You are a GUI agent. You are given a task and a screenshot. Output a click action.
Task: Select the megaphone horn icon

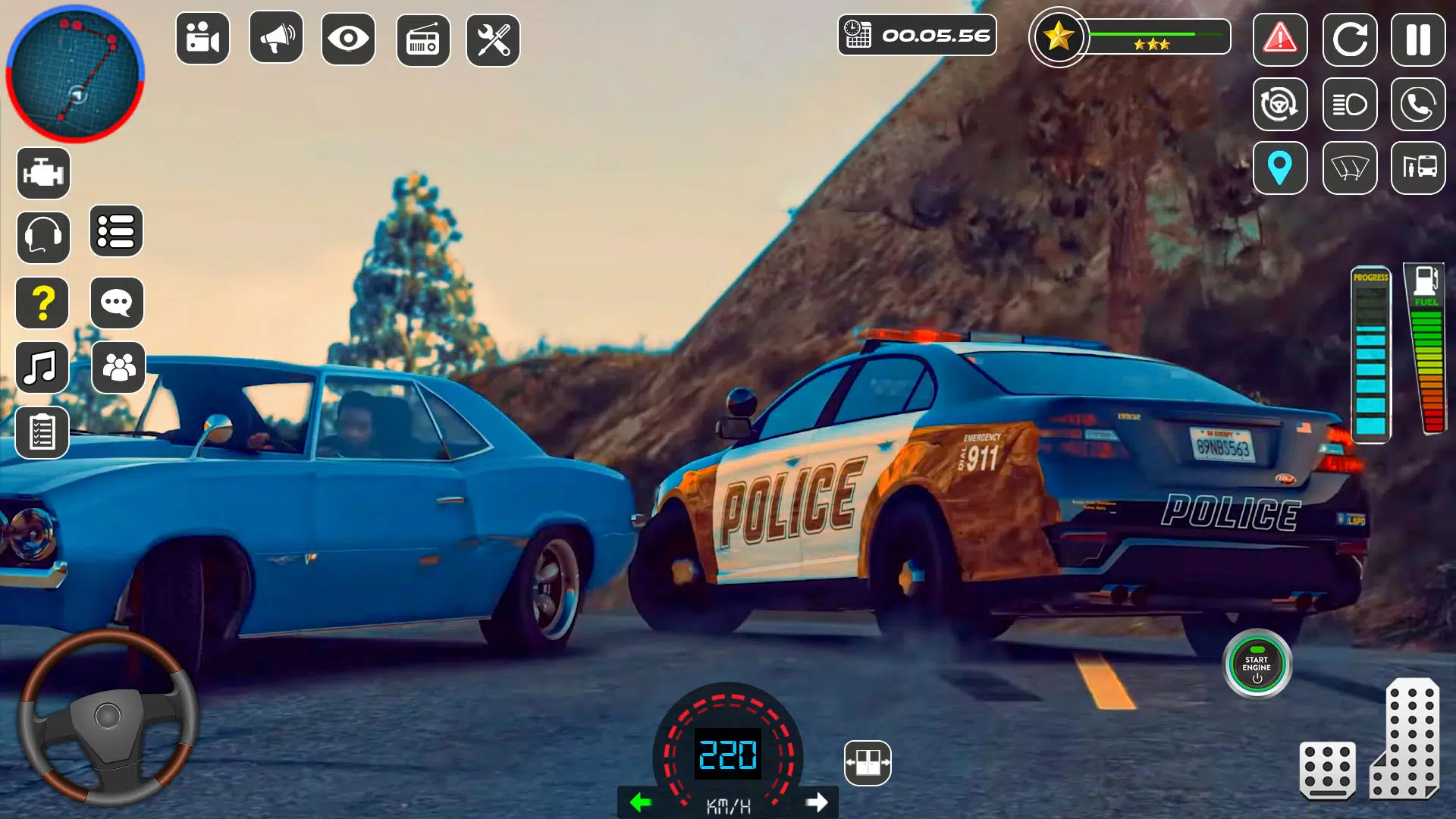tap(275, 38)
